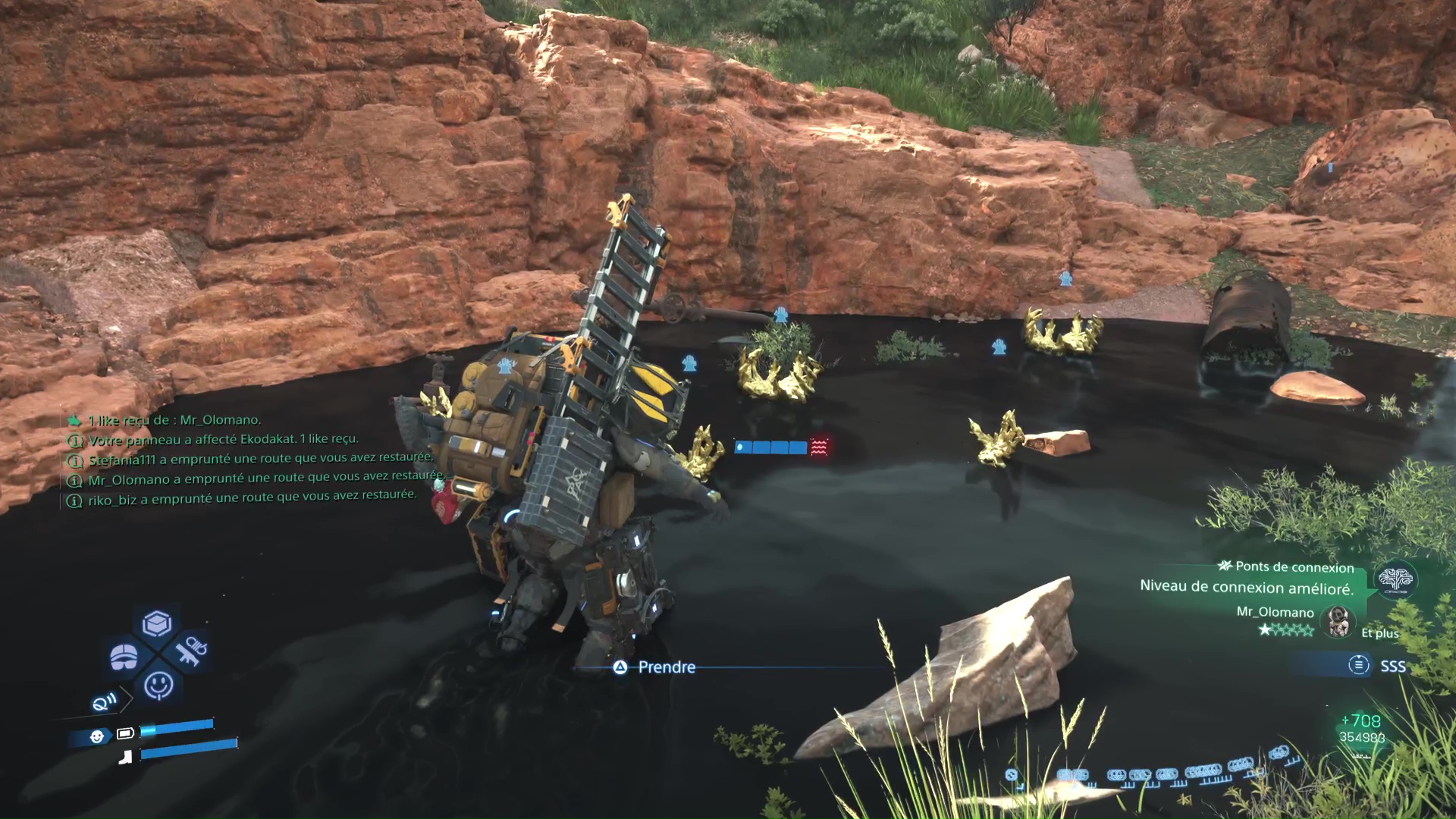Click the Mr_Olomano player name
Viewport: 1456px width, 819px height.
[x=1275, y=613]
